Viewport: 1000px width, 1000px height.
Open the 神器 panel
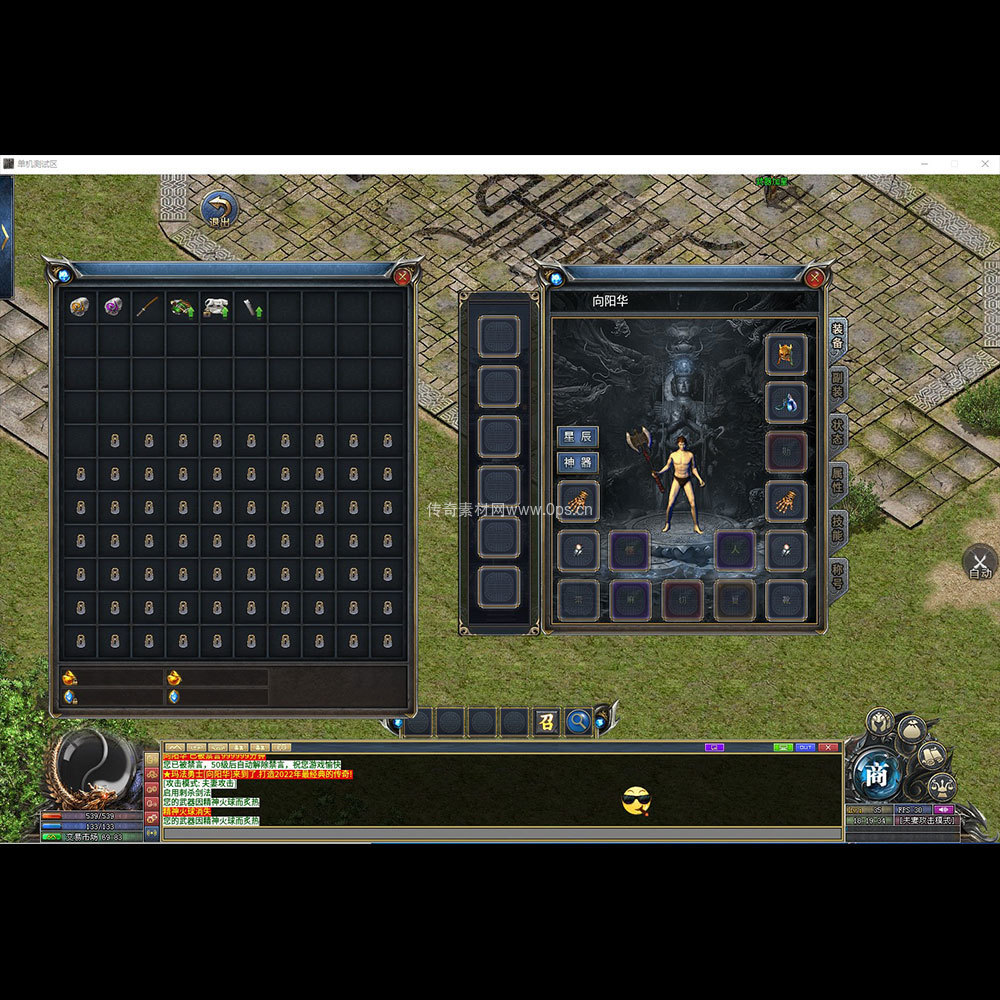click(578, 463)
